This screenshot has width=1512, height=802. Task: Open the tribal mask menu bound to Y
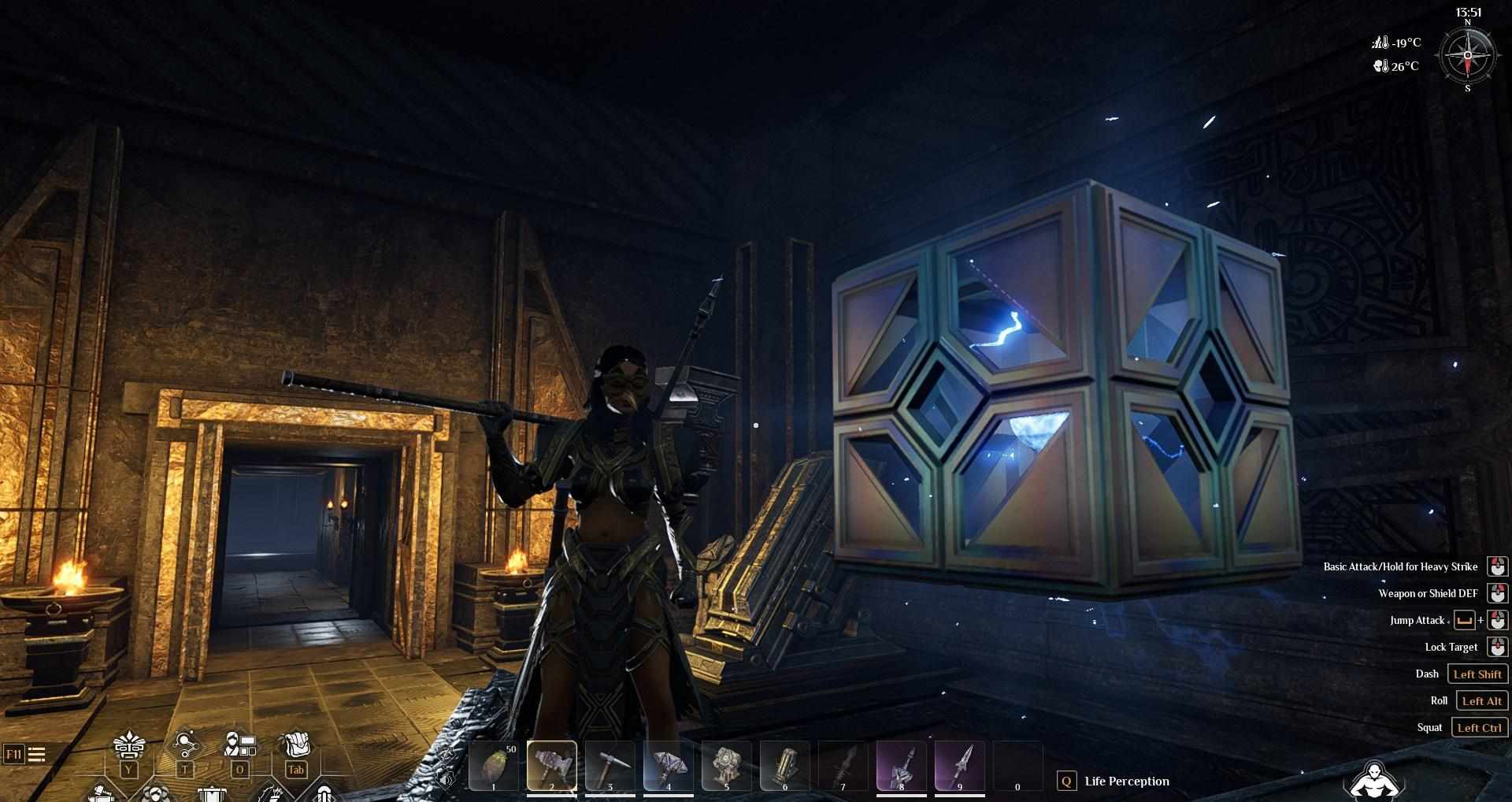128,744
